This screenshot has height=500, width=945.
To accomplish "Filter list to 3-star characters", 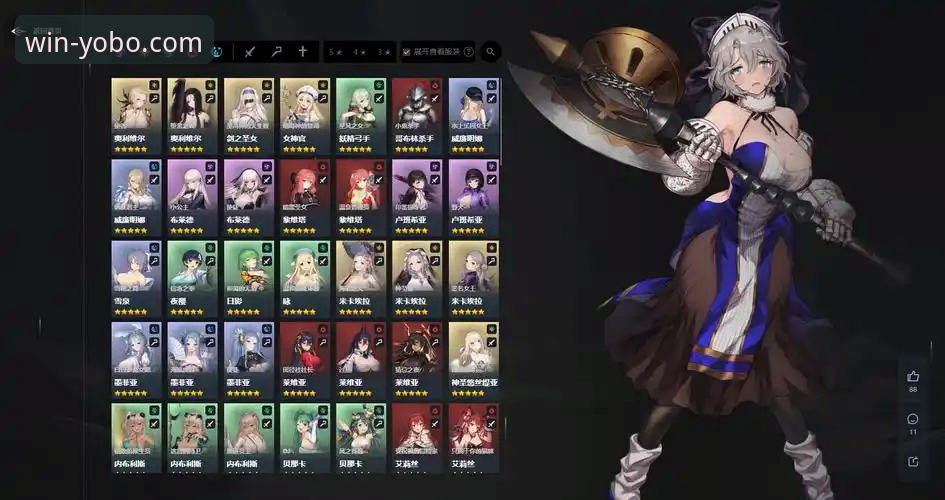I will [384, 51].
